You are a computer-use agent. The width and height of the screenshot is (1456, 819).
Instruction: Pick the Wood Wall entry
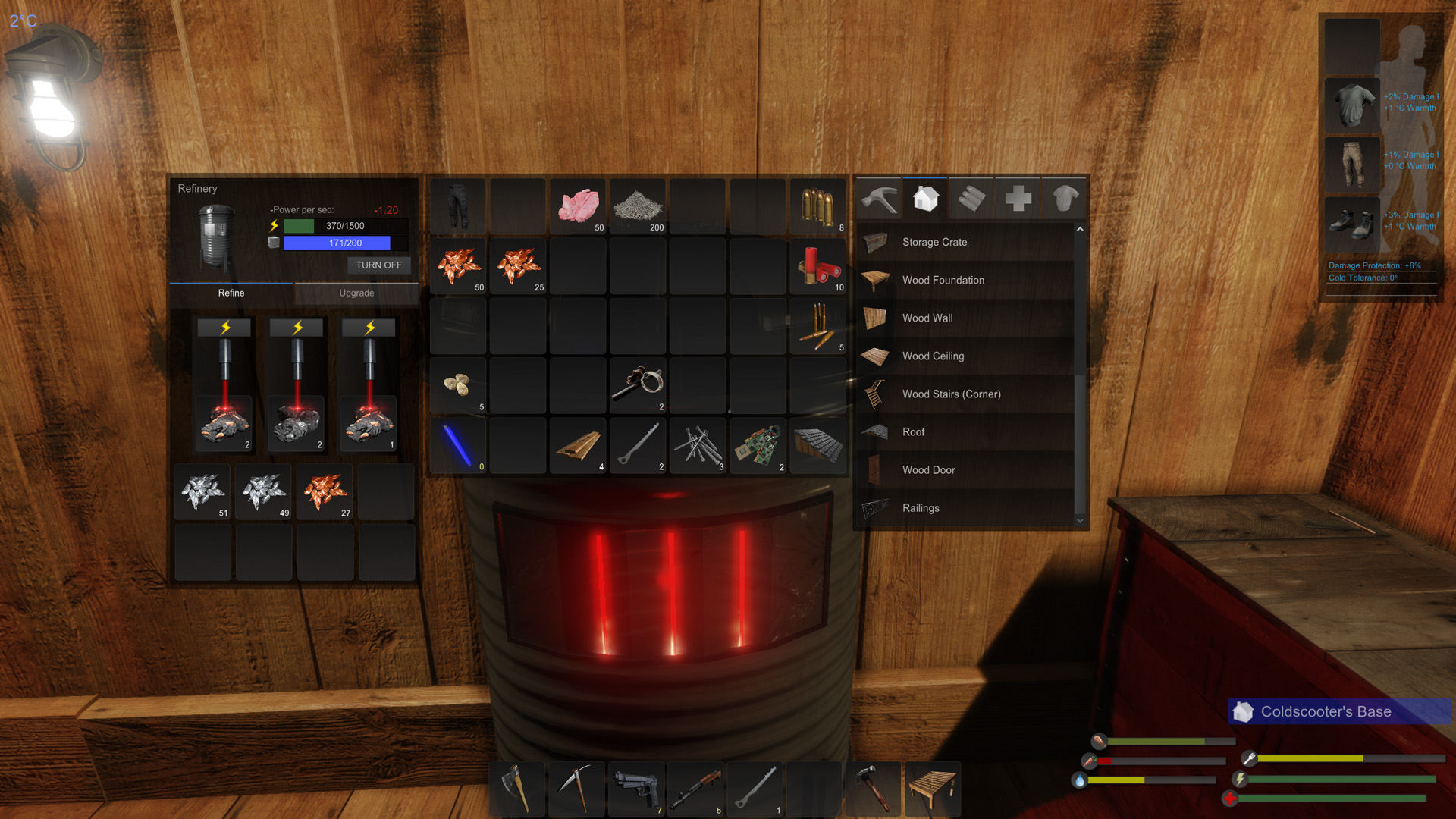(927, 318)
